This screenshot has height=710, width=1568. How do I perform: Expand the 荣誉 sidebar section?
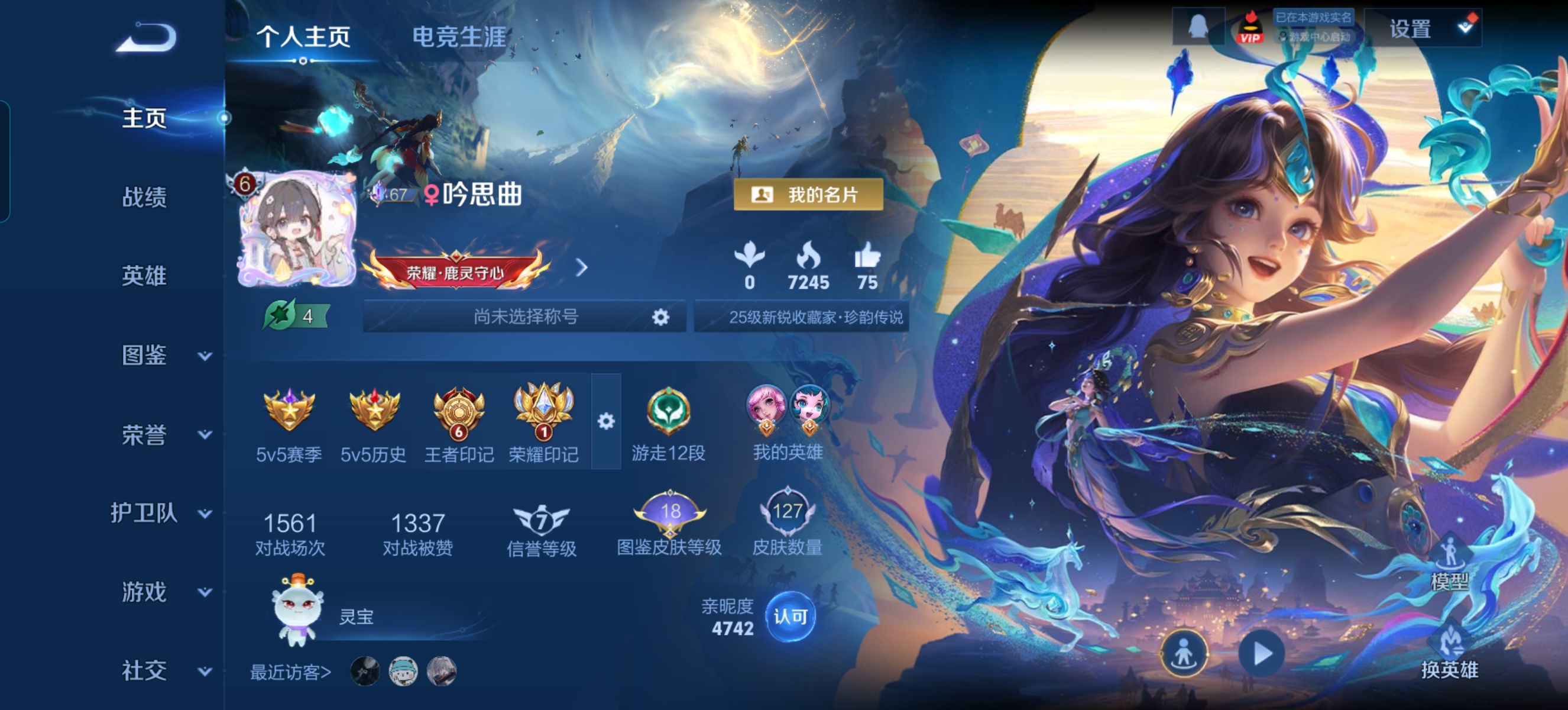(203, 437)
